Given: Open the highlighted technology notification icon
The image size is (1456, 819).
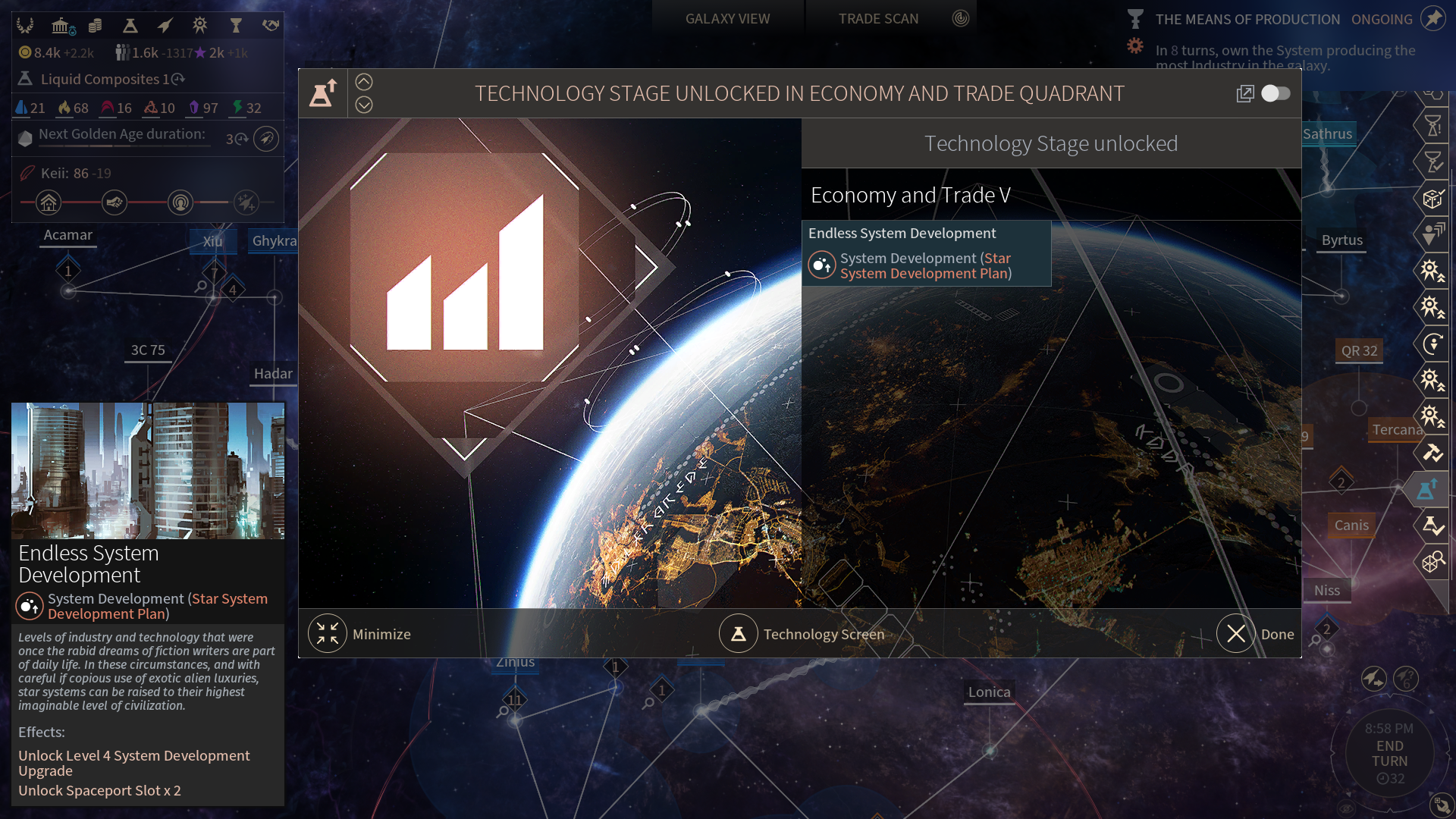Looking at the screenshot, I should [1427, 489].
